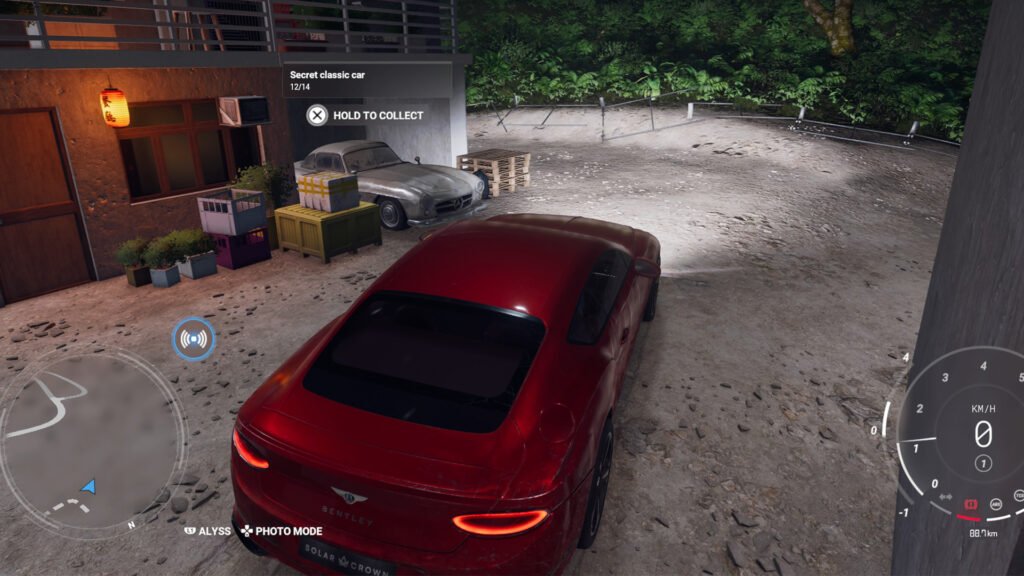
Task: Click the blue player arrow on the minimap
Action: coord(89,487)
